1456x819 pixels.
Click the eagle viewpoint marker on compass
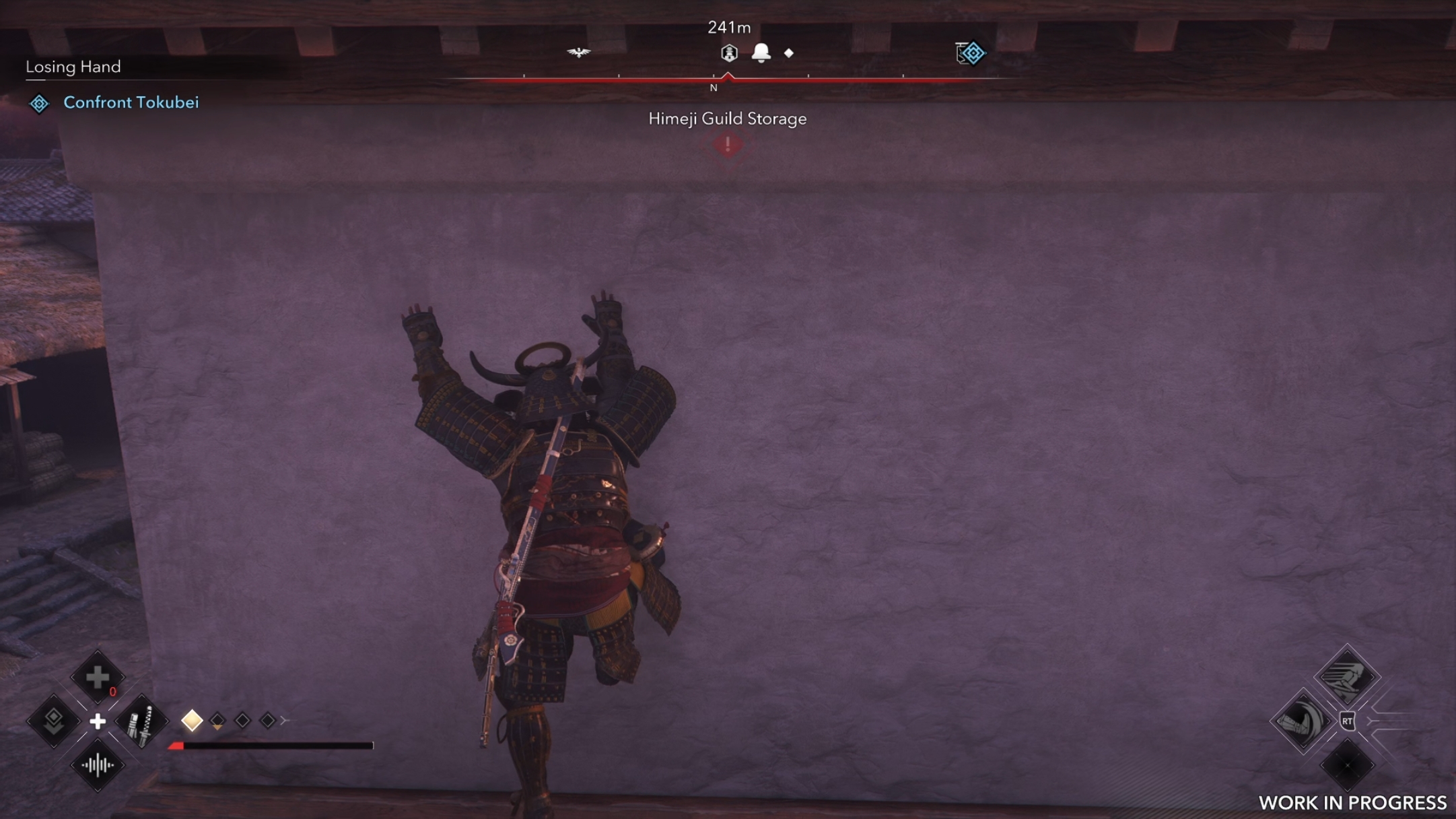(578, 53)
